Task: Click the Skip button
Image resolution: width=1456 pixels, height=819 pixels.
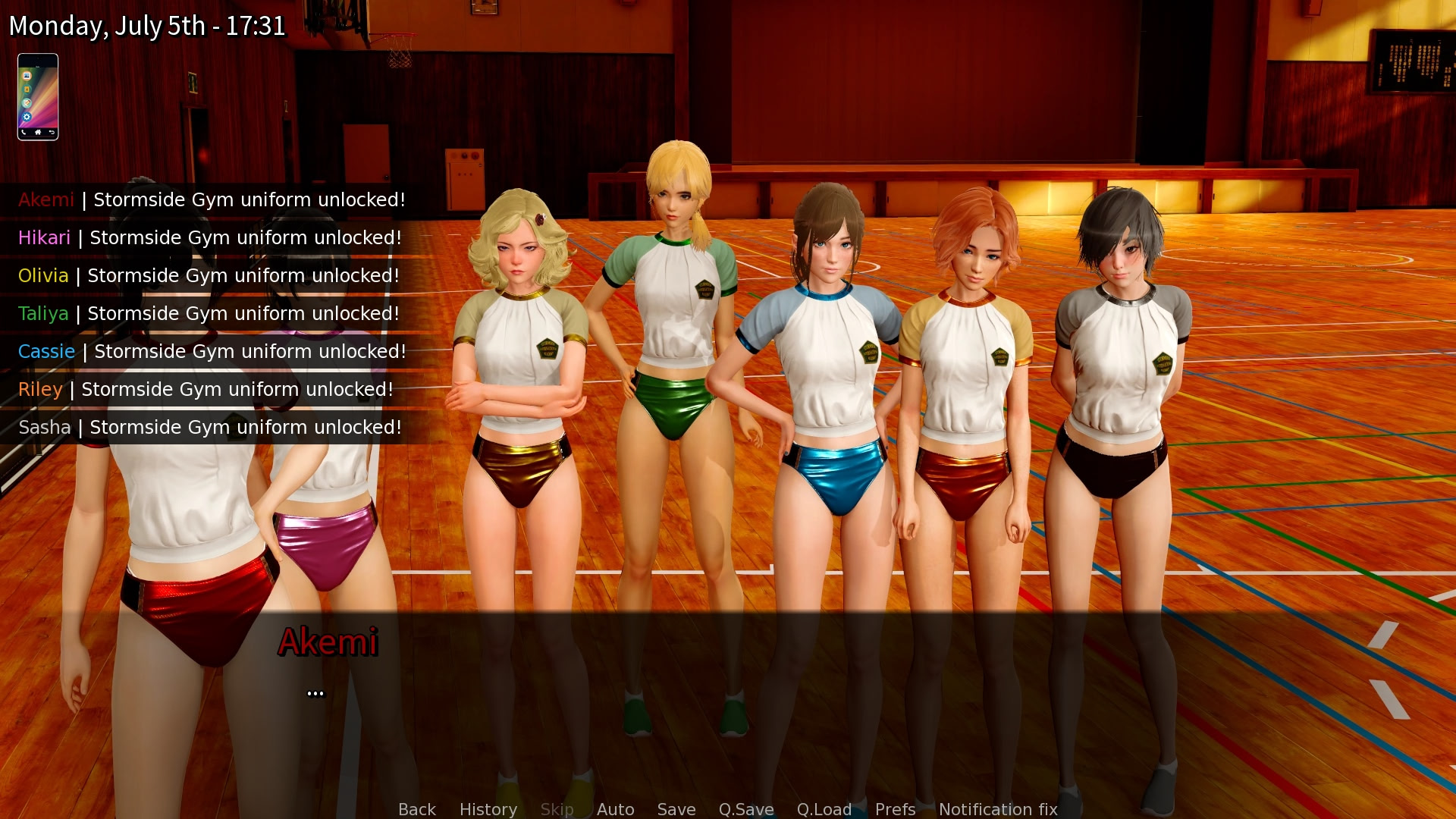Action: 557,809
